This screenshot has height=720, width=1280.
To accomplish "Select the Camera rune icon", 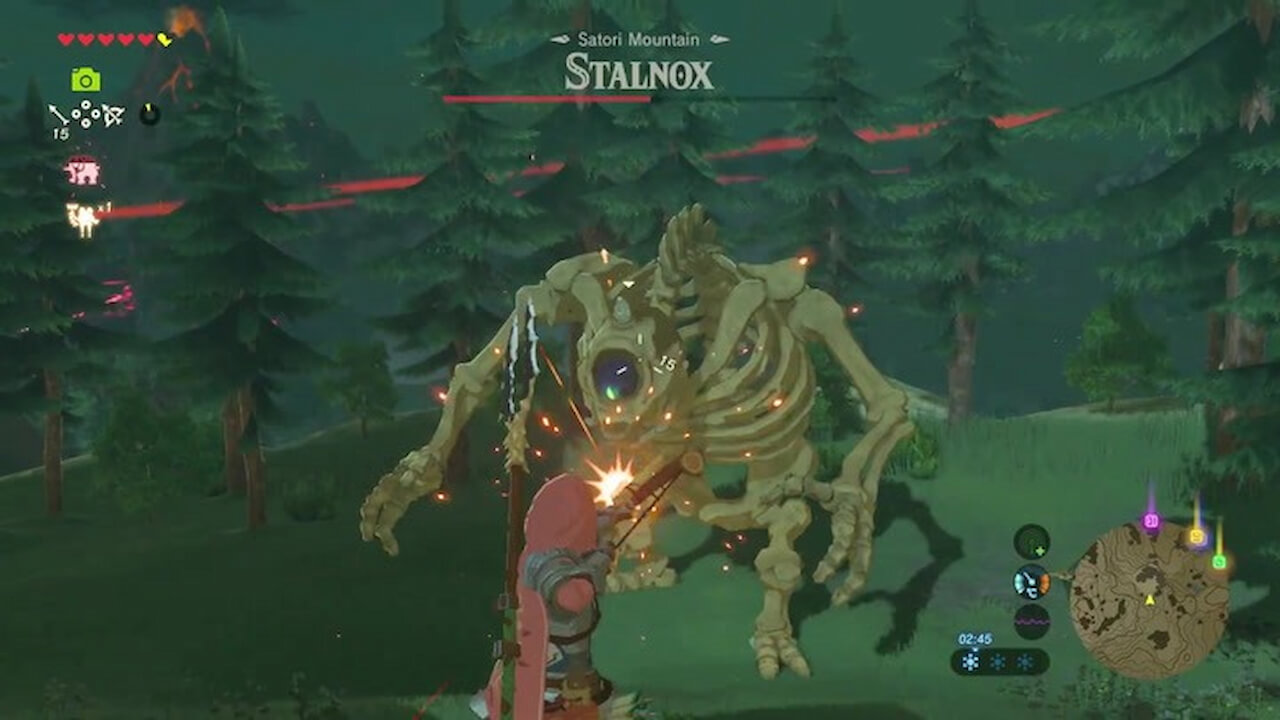I will tap(85, 80).
